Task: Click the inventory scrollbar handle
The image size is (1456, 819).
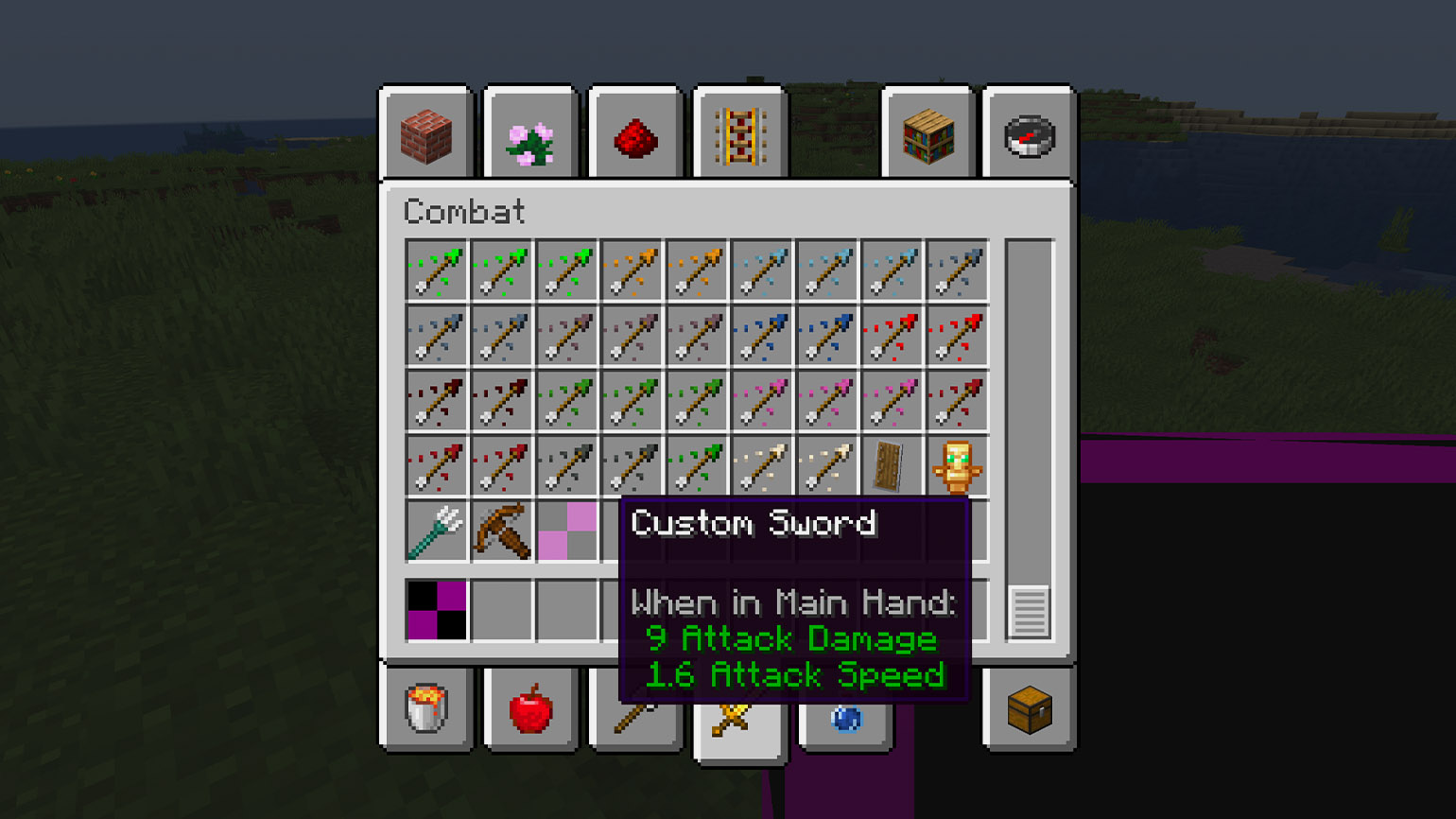Action: (x=1029, y=612)
